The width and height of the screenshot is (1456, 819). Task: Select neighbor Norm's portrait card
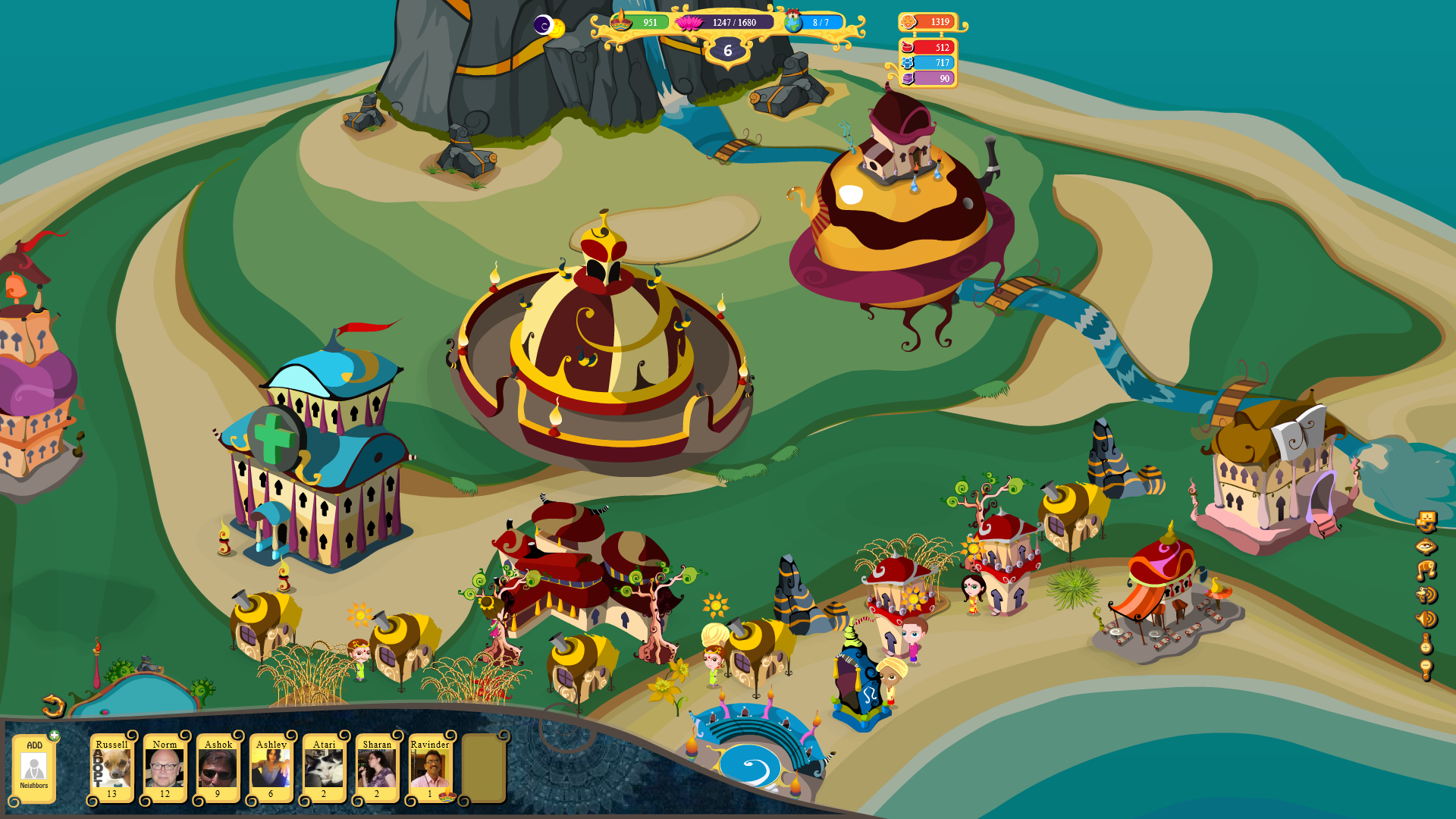point(165,768)
